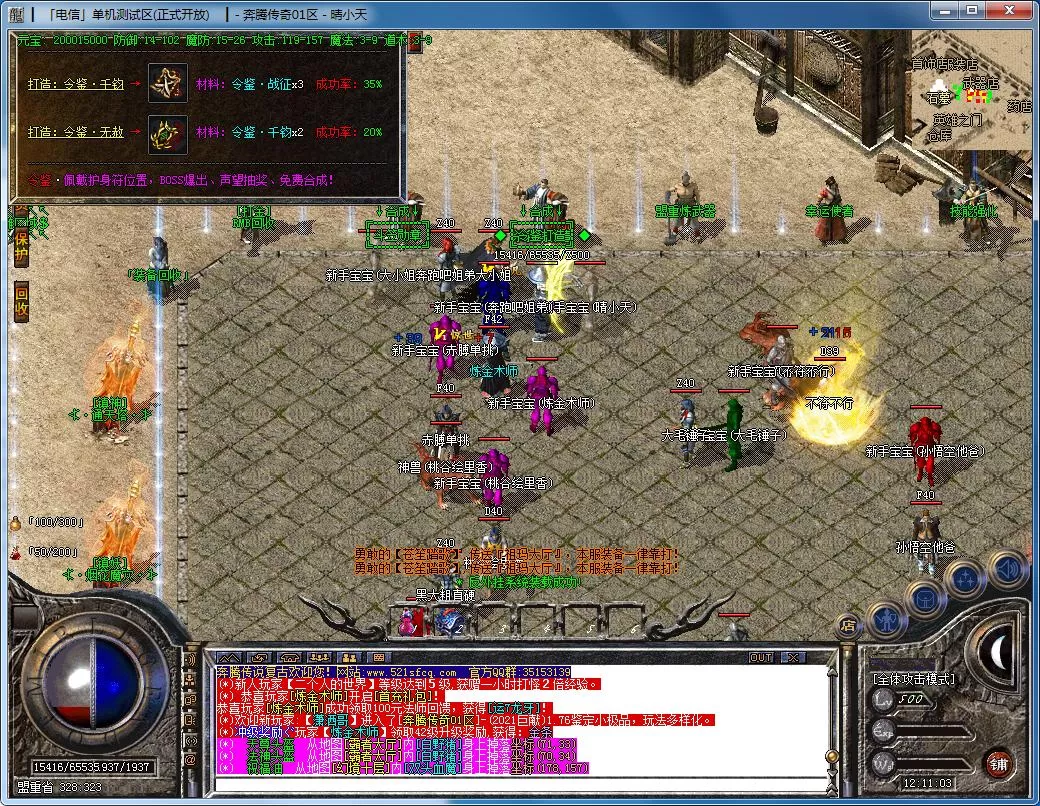The height and width of the screenshot is (806, 1040).
Task: Click the OUT button above chat
Action: (x=762, y=657)
